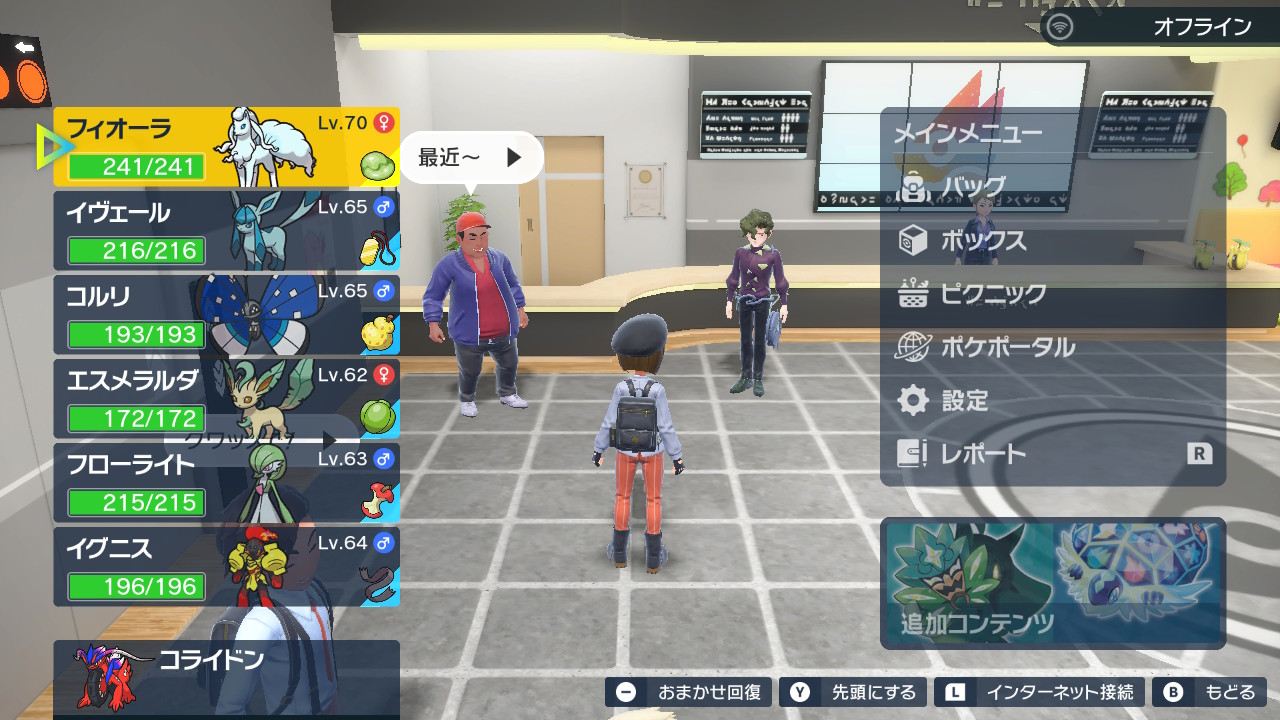Choose コルリ in the party list
The width and height of the screenshot is (1280, 720).
226,315
